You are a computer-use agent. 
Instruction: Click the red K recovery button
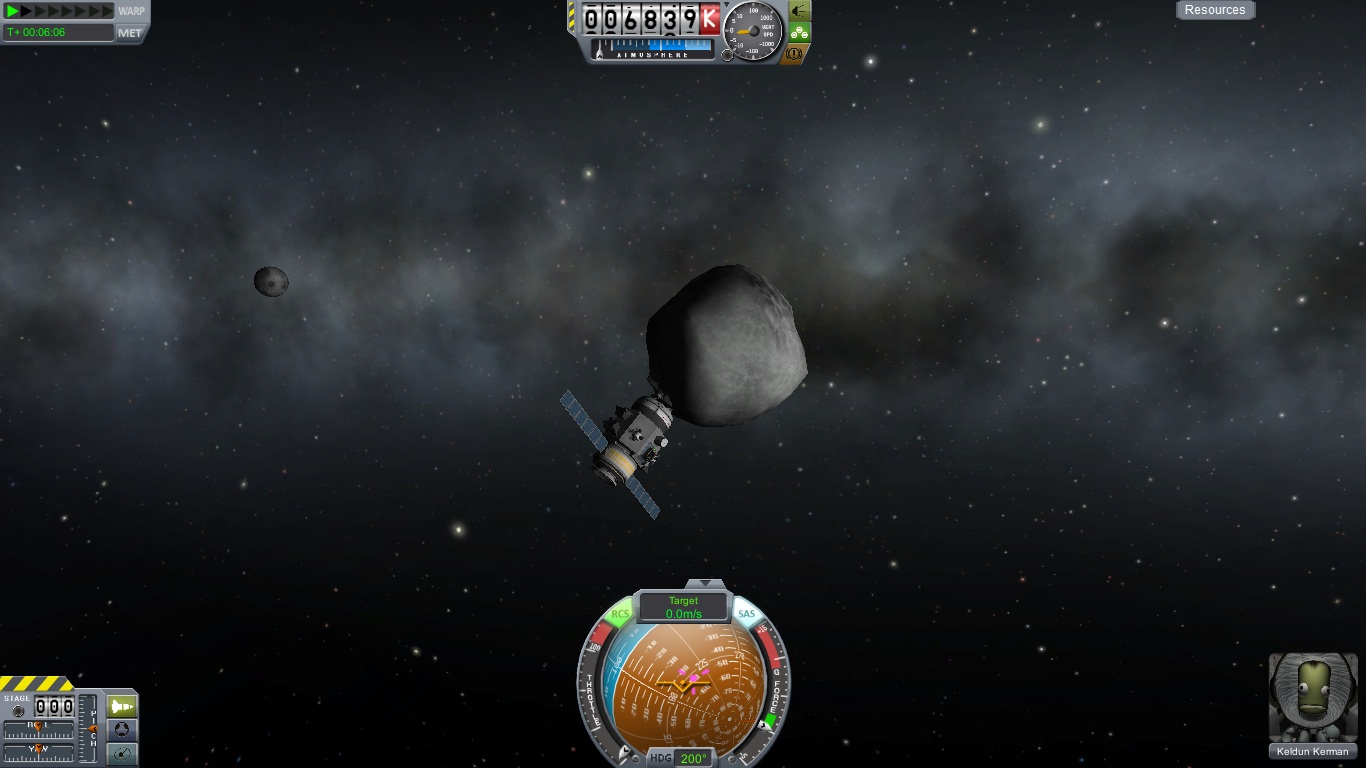[710, 19]
